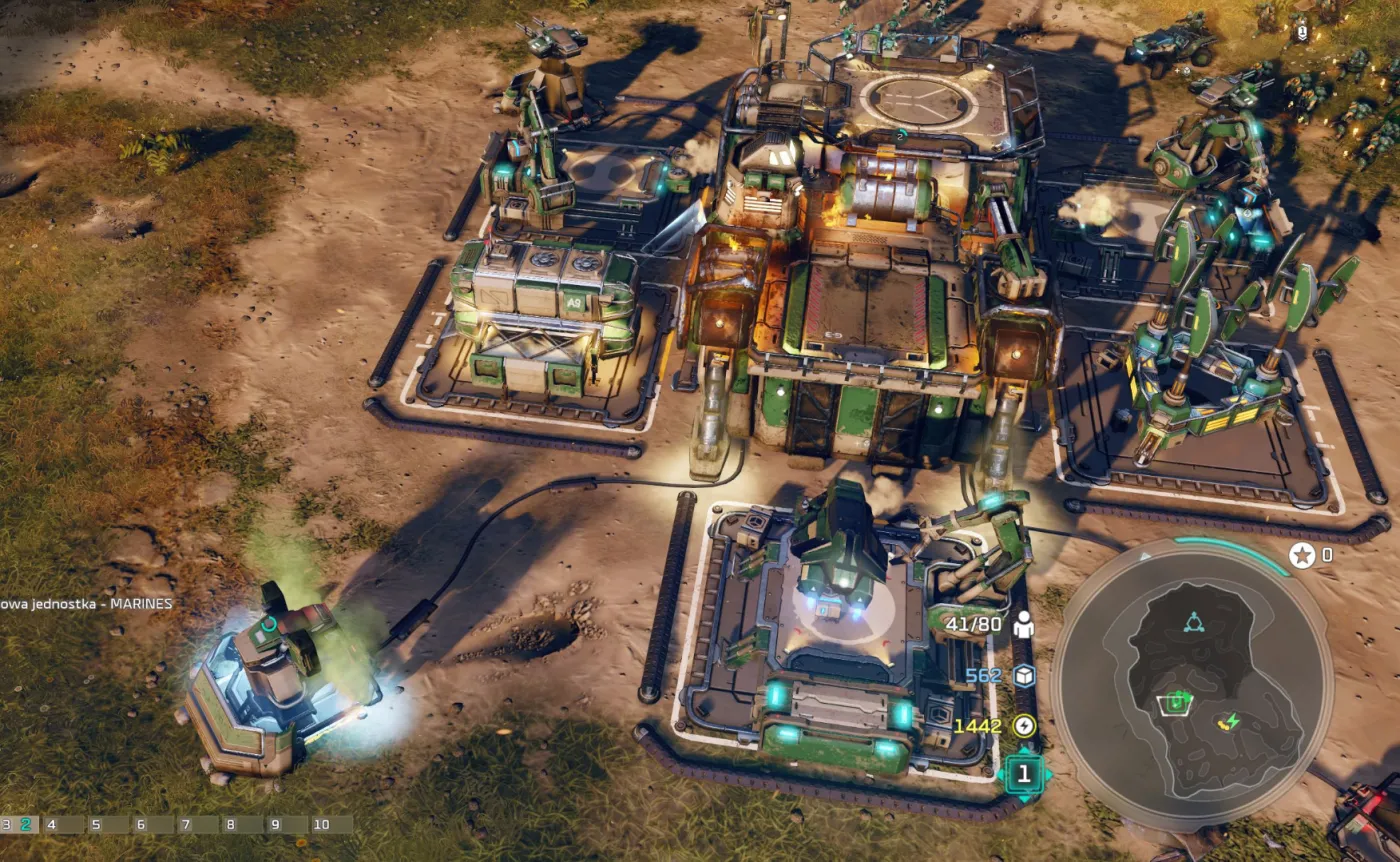
Task: Click the leader power triangle icon above the minimap
Action: pos(1194,622)
